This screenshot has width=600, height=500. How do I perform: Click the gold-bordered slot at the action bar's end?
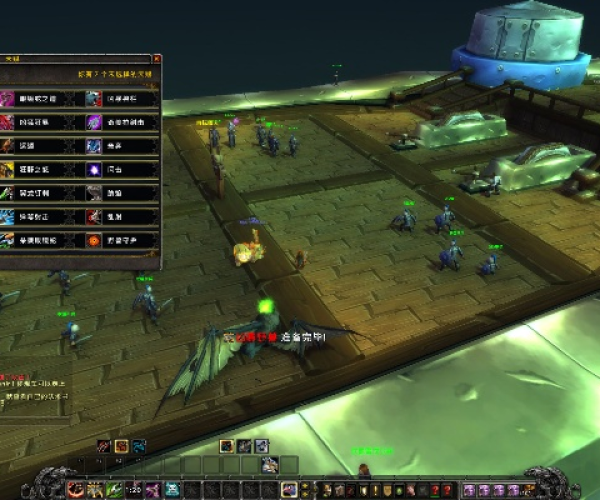point(289,489)
